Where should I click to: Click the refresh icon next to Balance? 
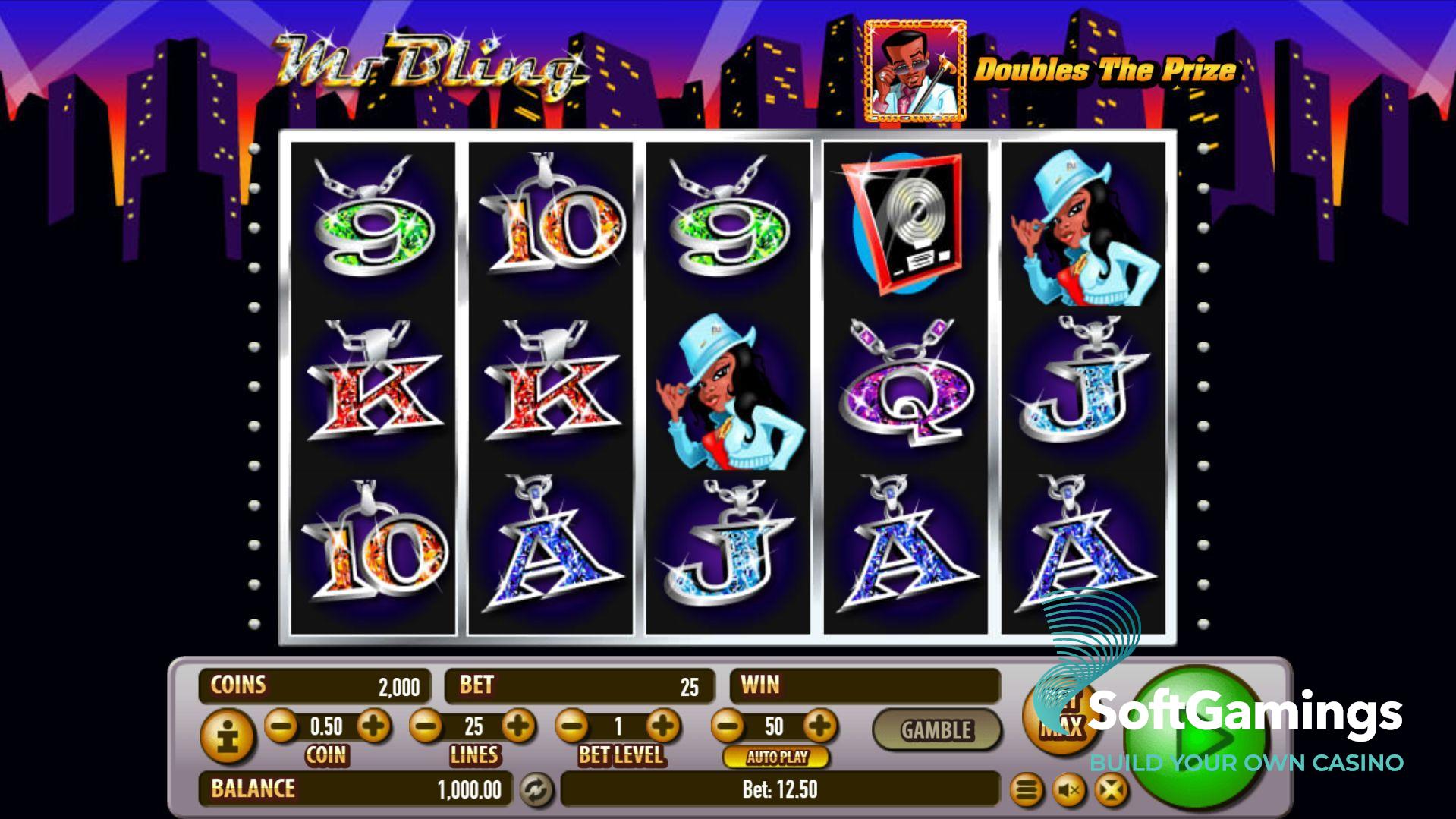point(536,790)
